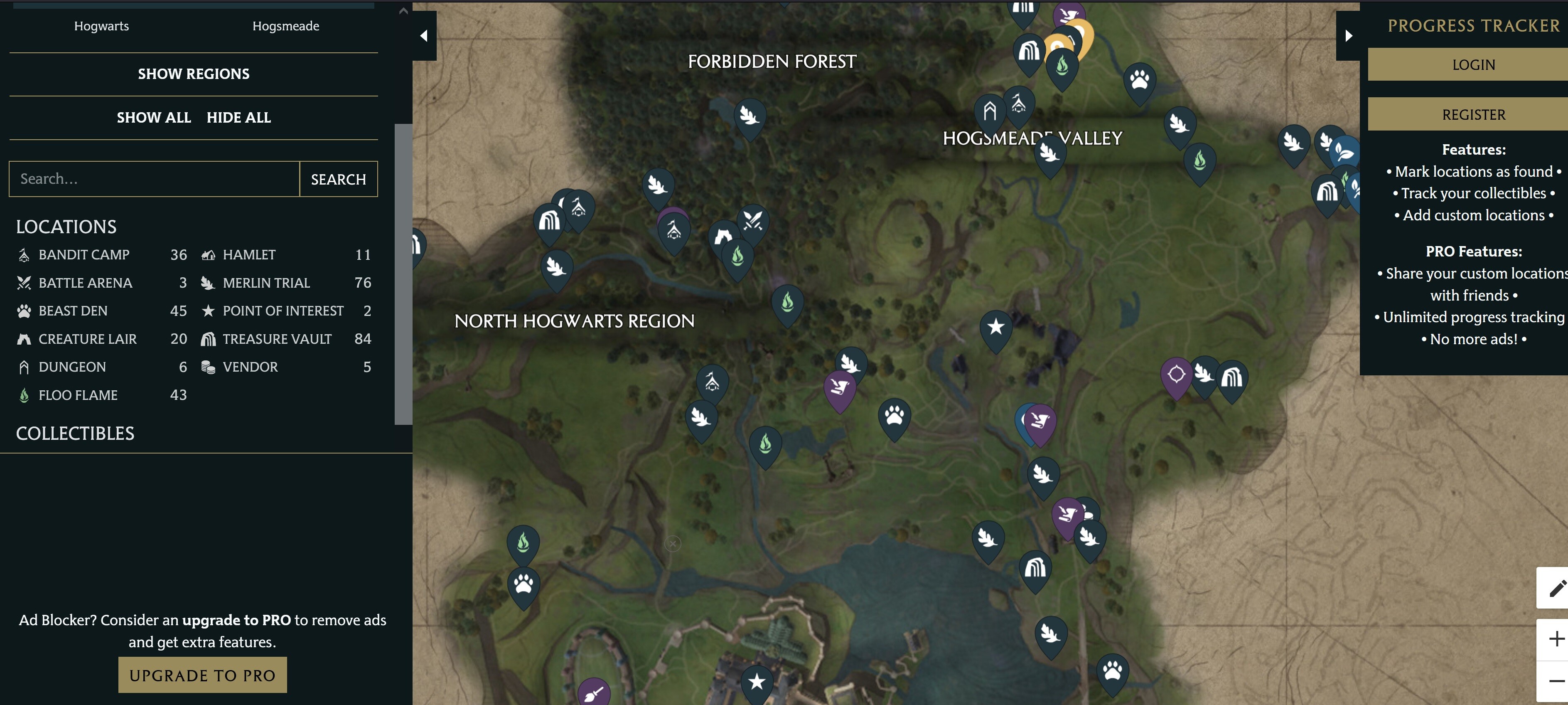Image resolution: width=1568 pixels, height=705 pixels.
Task: Hide the Floo Flame category
Action: [78, 394]
